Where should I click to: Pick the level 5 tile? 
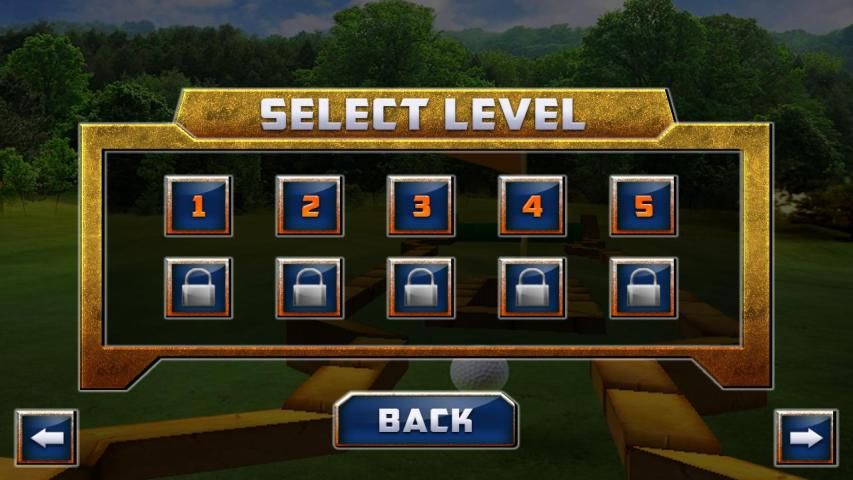(644, 206)
